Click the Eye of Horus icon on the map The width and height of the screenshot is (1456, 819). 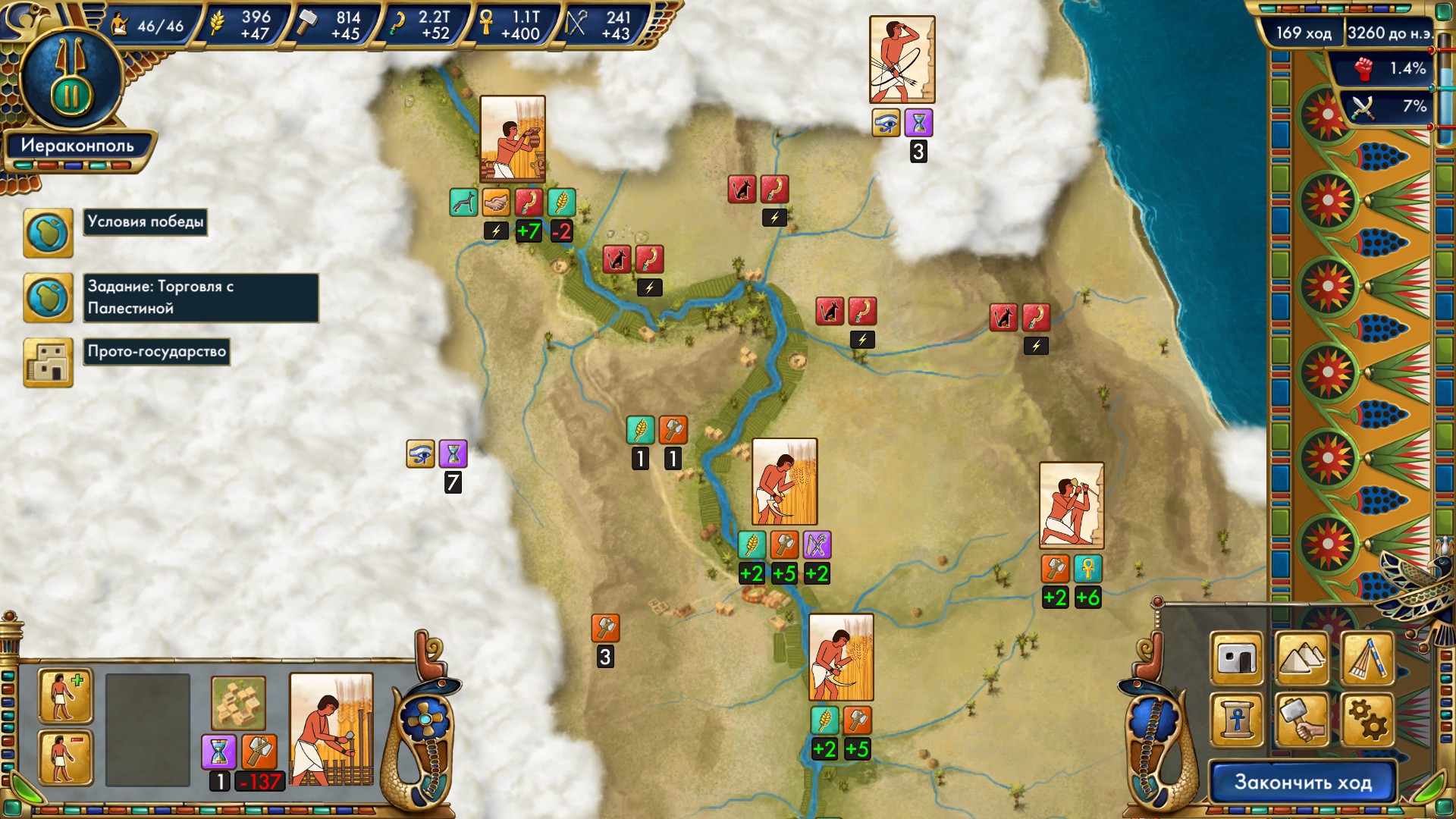419,455
